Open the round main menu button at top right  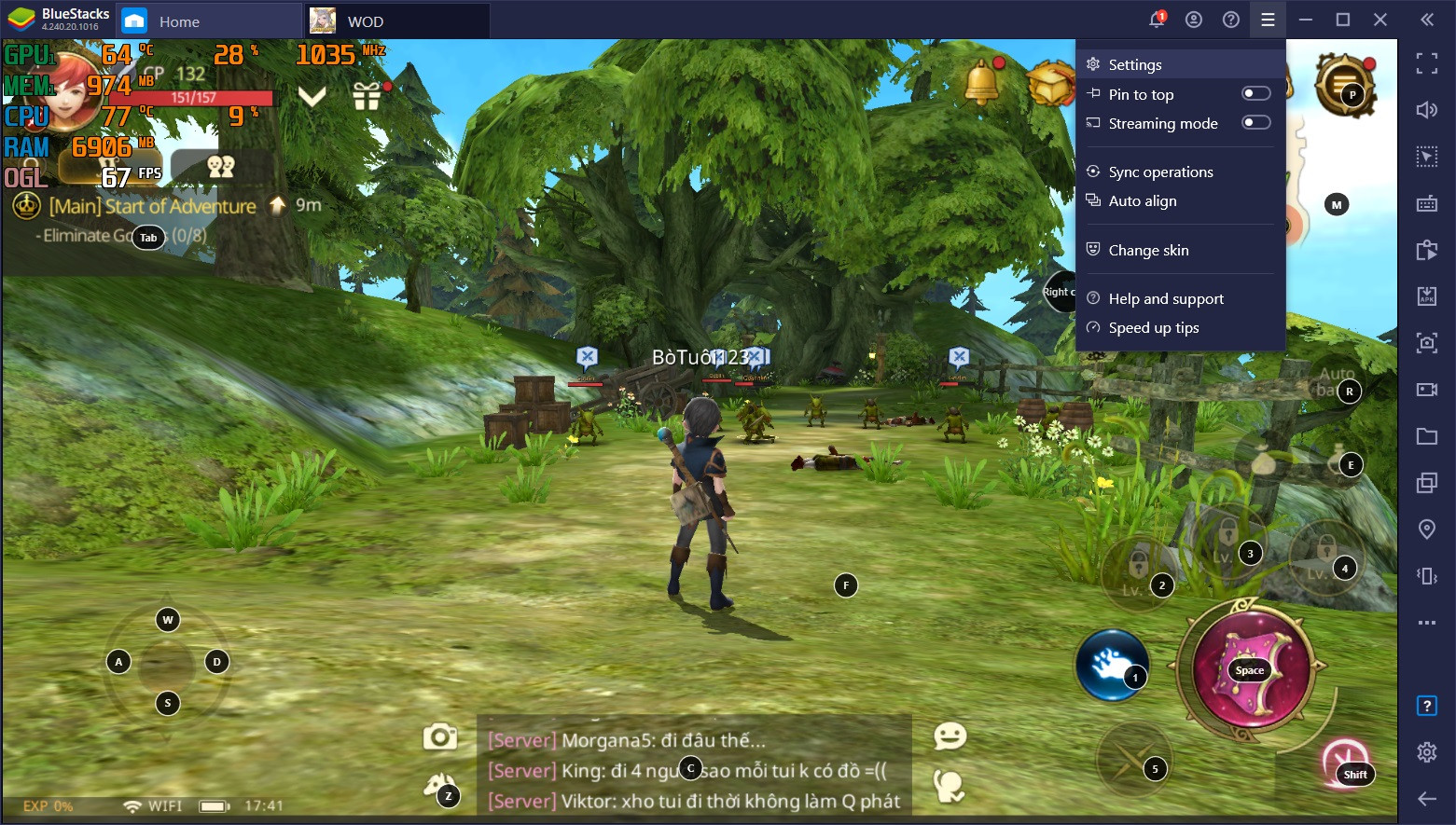click(1343, 84)
